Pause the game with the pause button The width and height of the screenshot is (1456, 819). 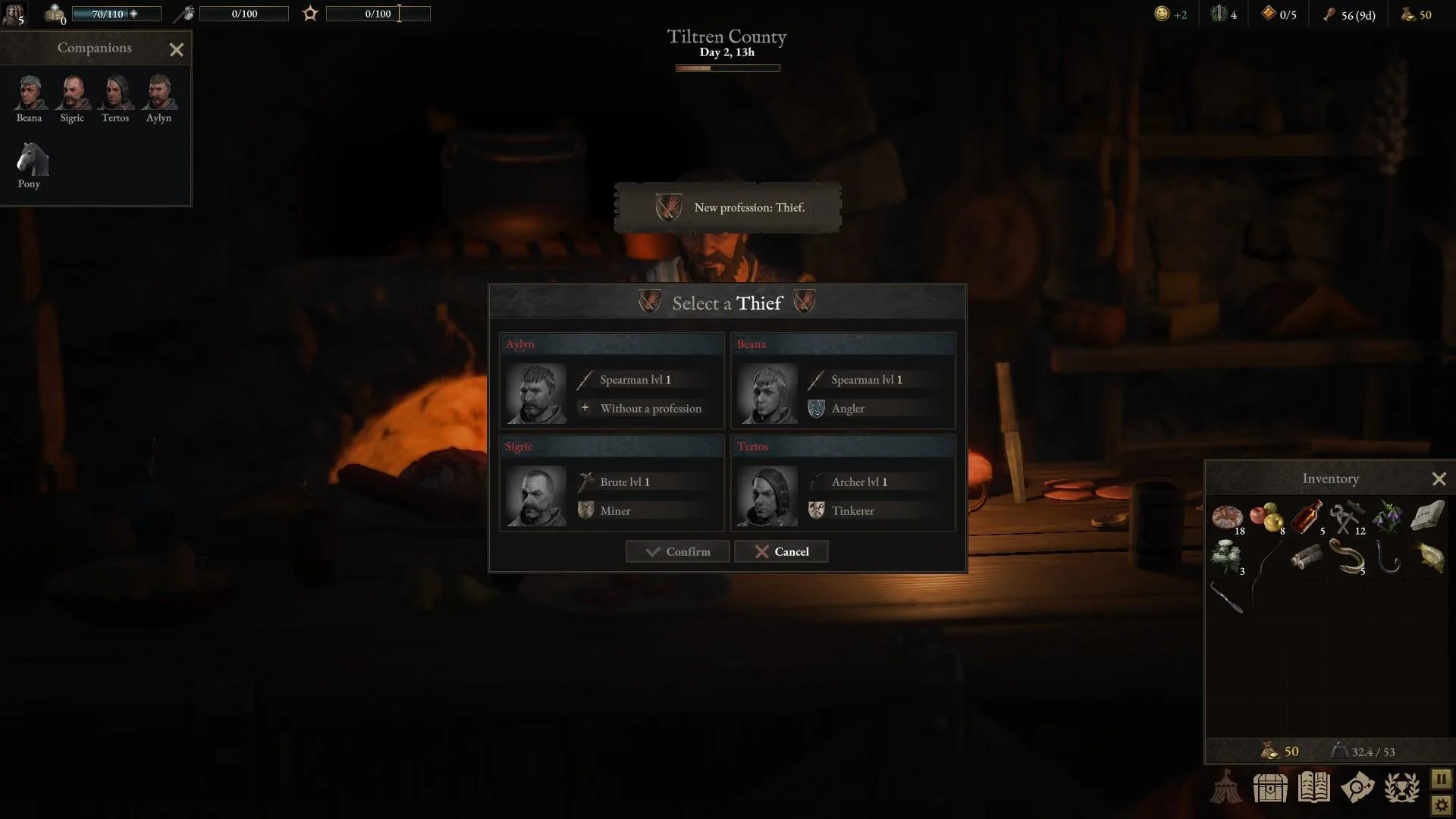(x=1441, y=779)
